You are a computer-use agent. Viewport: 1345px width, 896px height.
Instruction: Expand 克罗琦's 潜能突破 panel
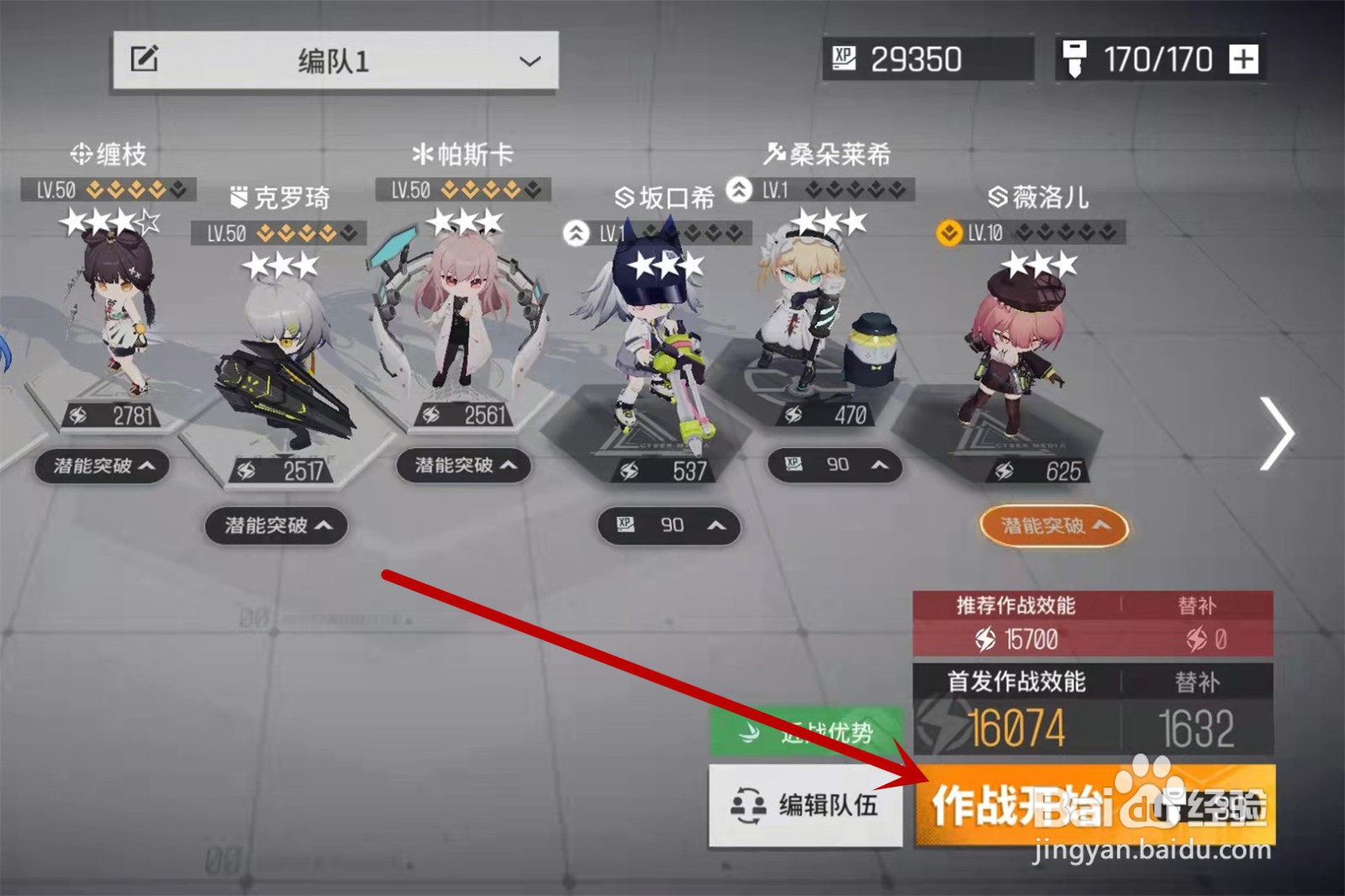click(276, 525)
